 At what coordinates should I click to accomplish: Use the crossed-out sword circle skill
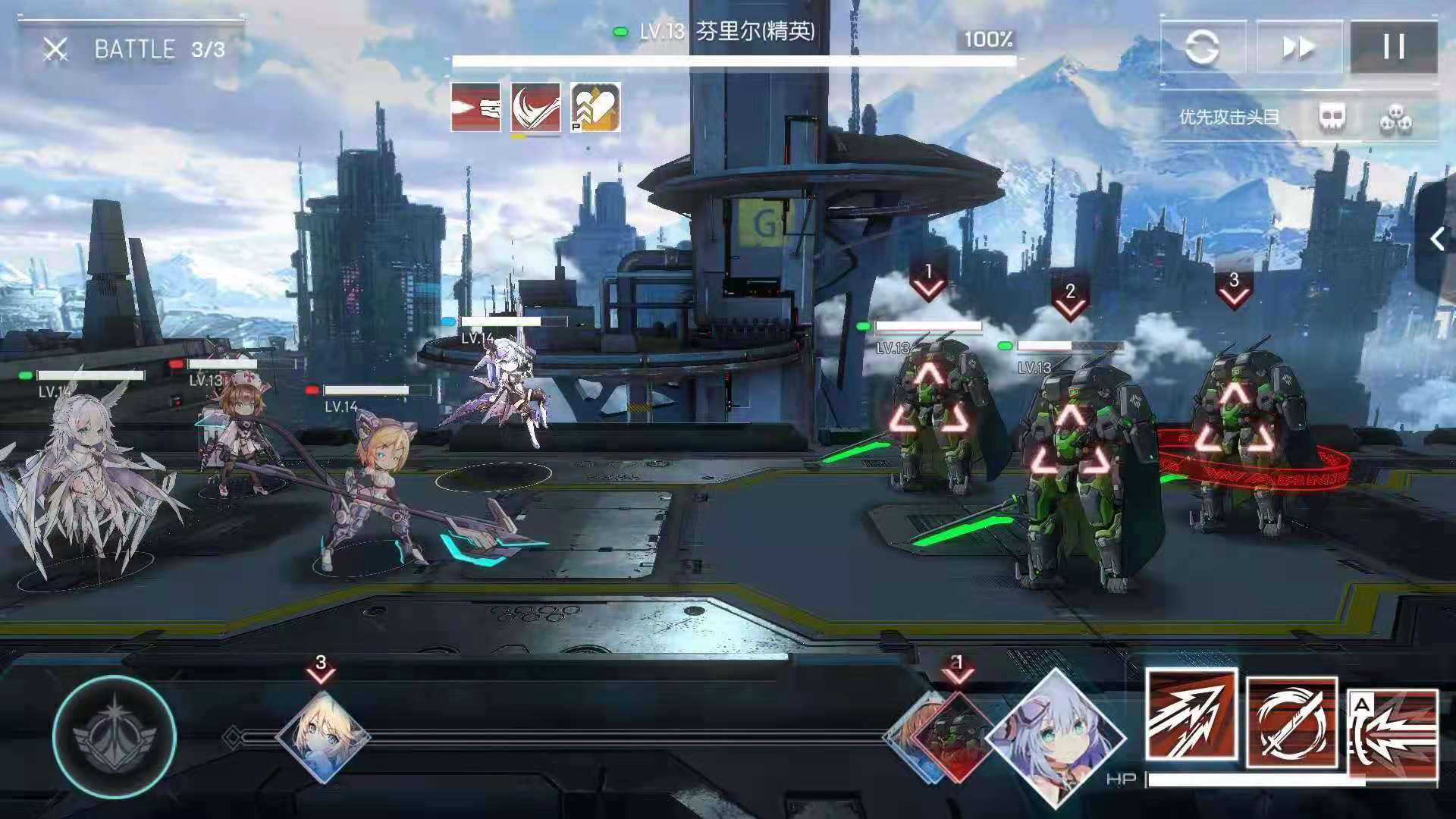[1291, 721]
